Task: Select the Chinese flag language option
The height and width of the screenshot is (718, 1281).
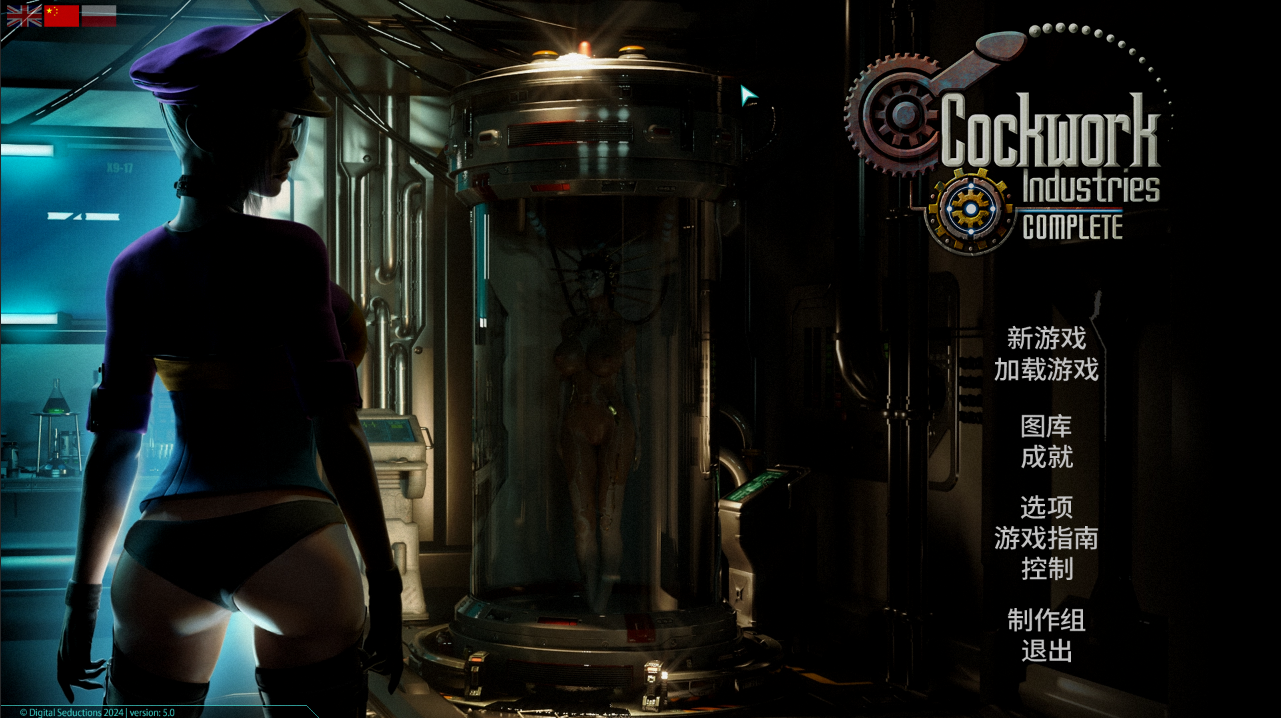Action: coord(61,15)
